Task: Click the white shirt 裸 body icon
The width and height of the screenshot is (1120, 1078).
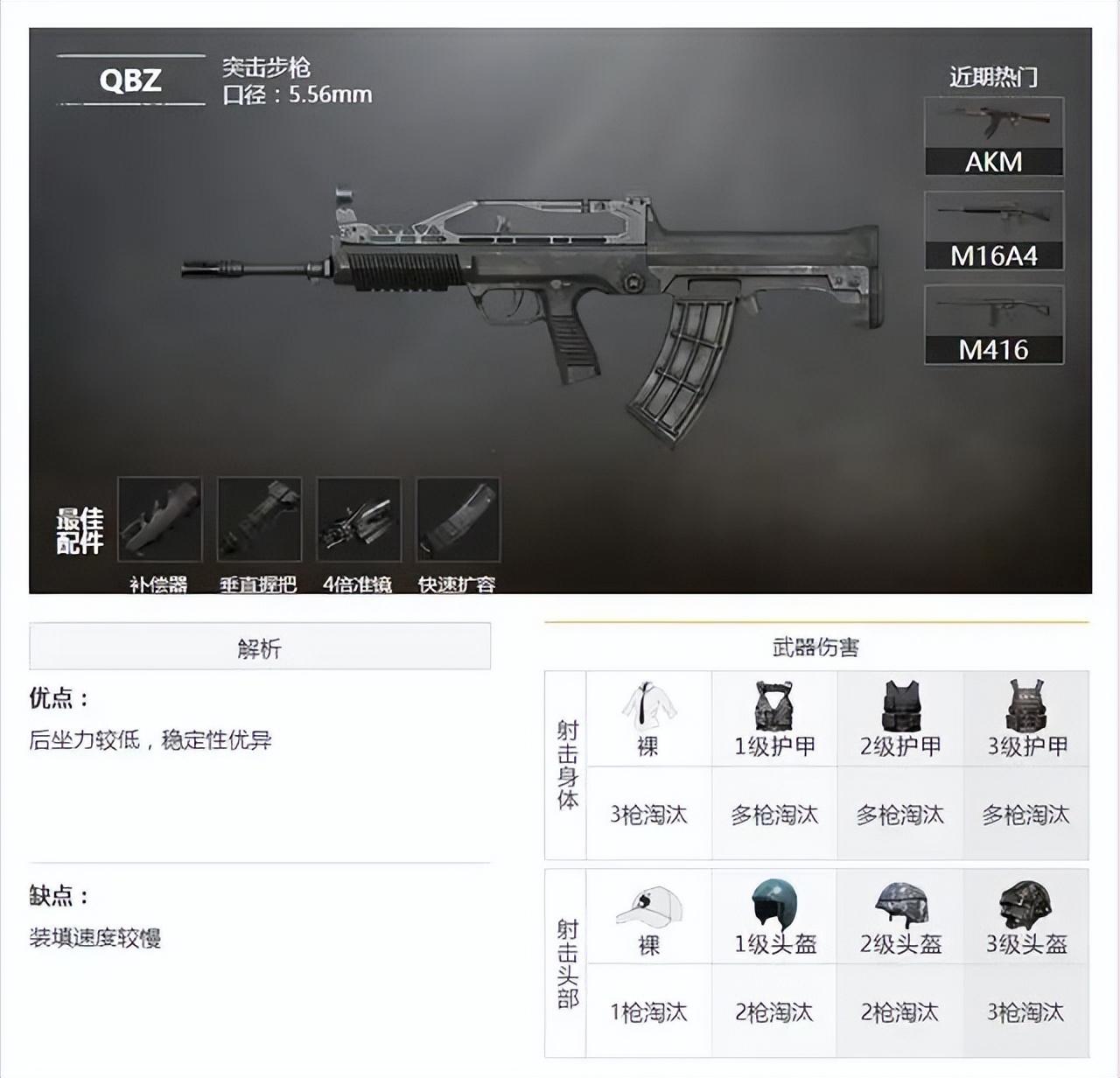Action: pos(648,709)
